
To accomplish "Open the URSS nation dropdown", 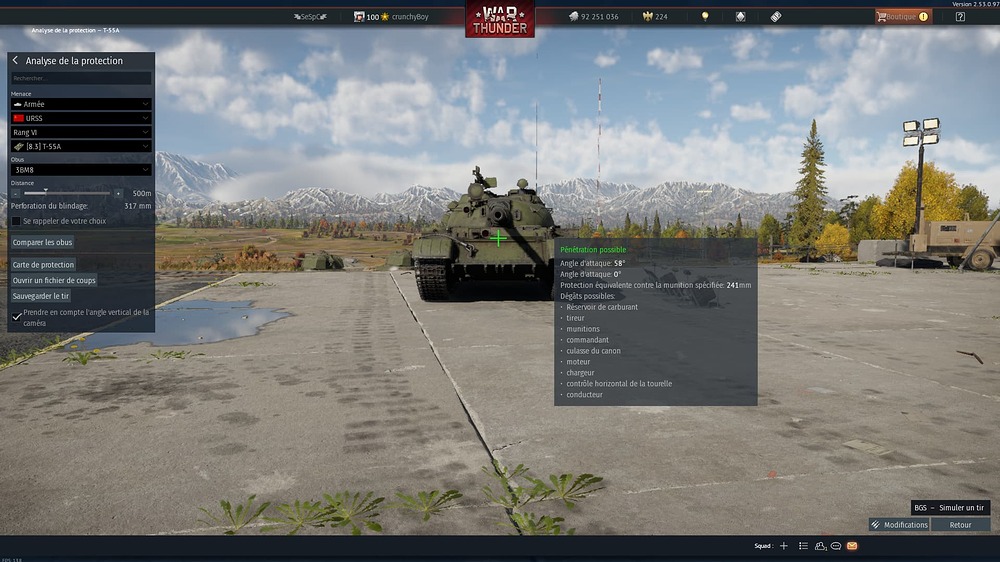I will [81, 118].
